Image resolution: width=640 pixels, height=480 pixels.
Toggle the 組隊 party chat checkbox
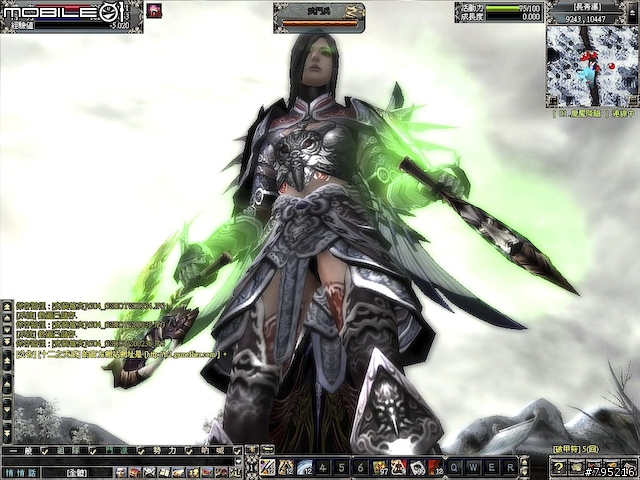(91, 452)
